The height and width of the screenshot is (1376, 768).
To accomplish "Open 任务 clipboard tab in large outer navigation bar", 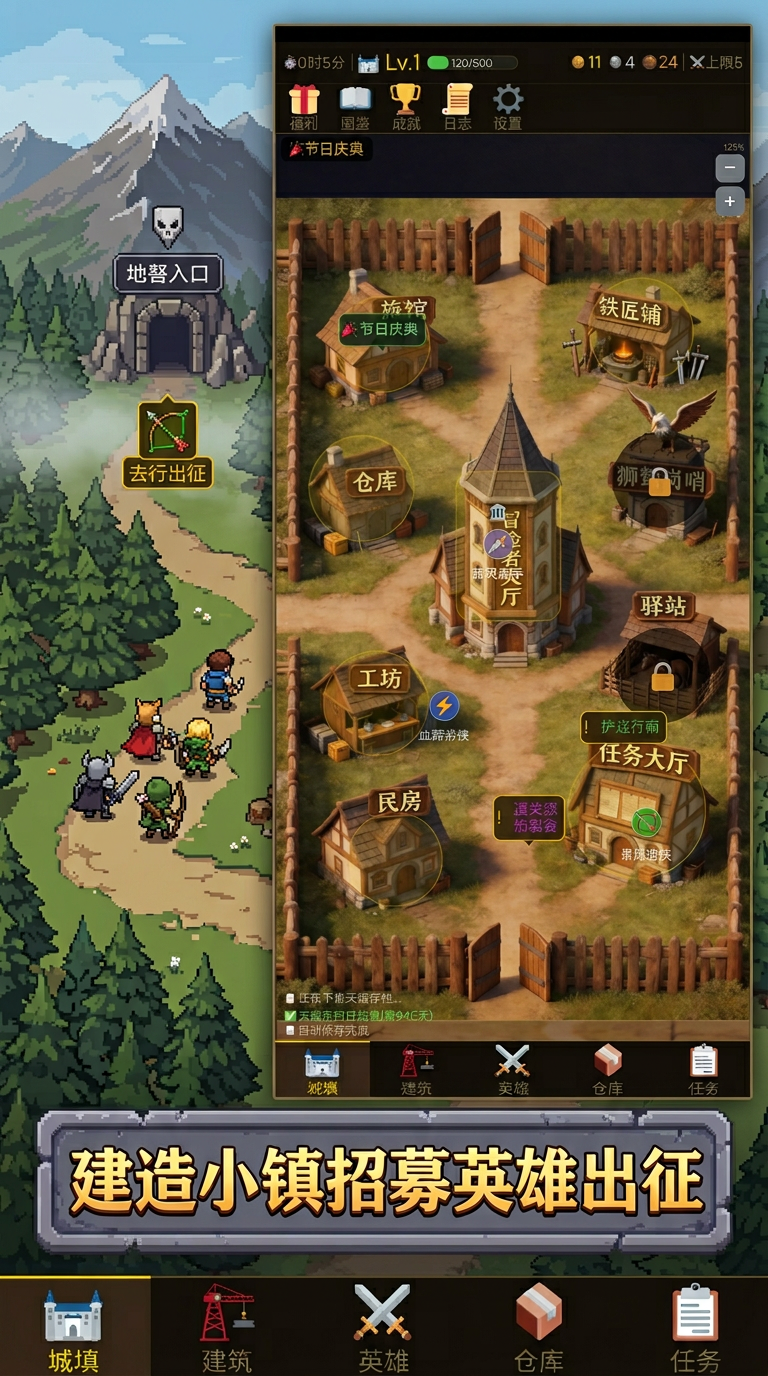I will (695, 1326).
